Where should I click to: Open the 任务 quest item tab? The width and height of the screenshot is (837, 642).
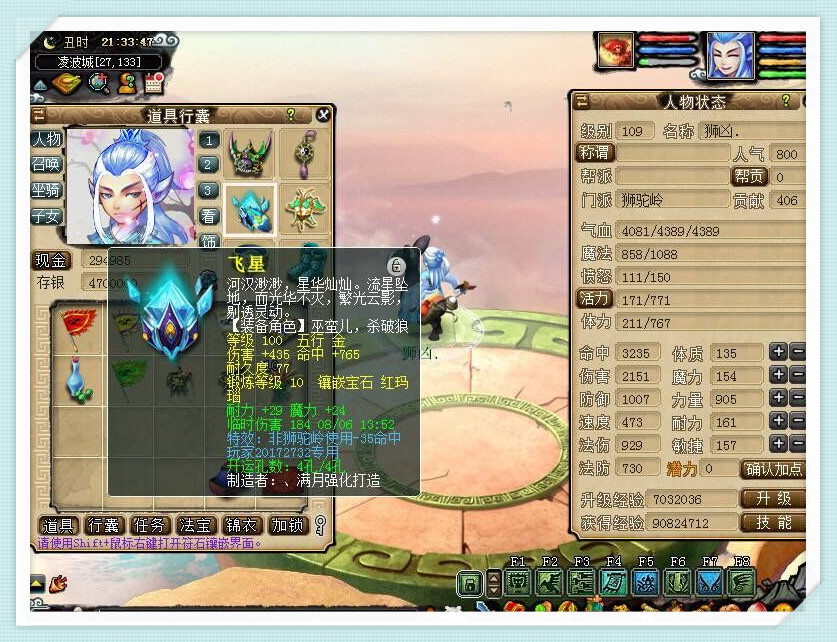click(150, 525)
